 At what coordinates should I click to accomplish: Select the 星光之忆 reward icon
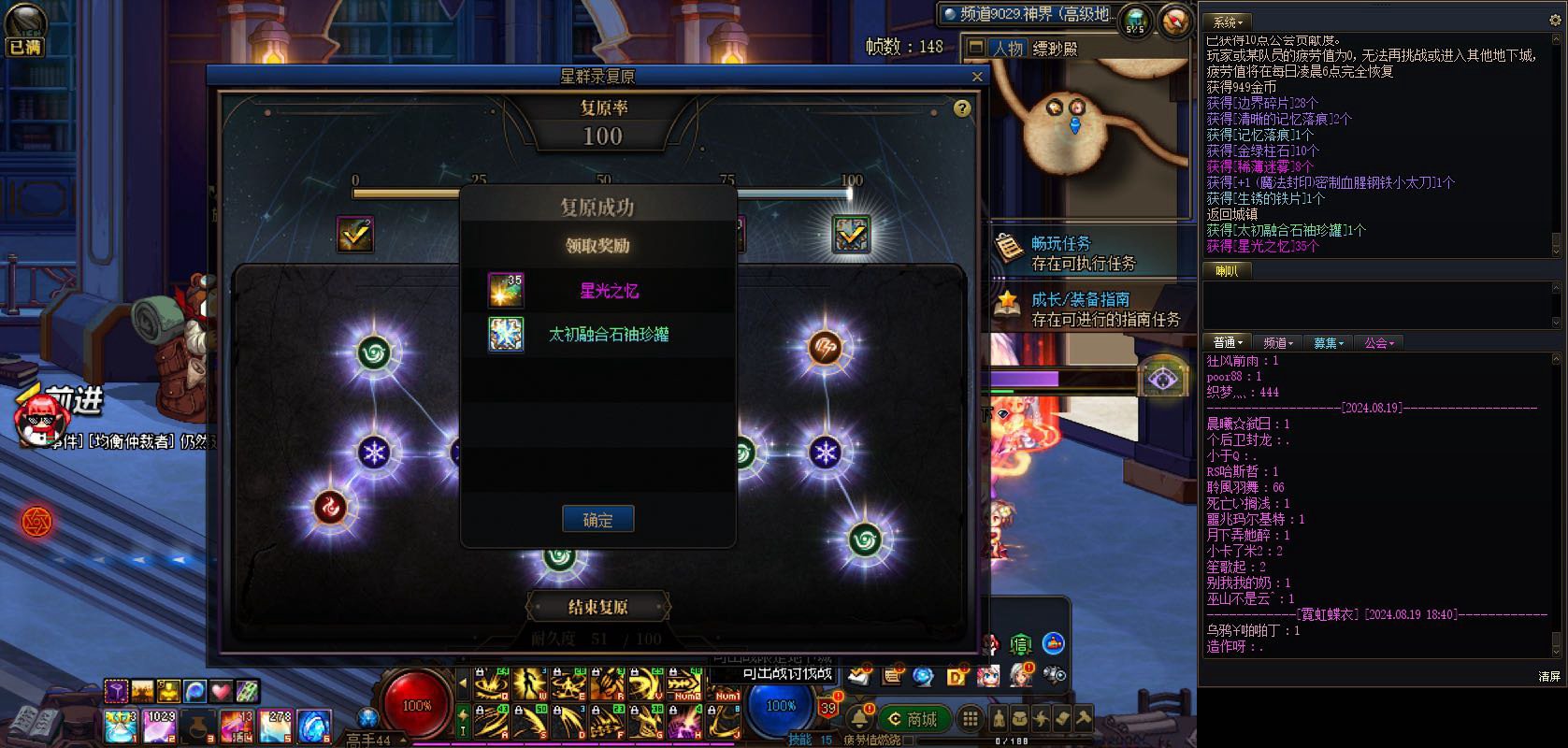(506, 291)
